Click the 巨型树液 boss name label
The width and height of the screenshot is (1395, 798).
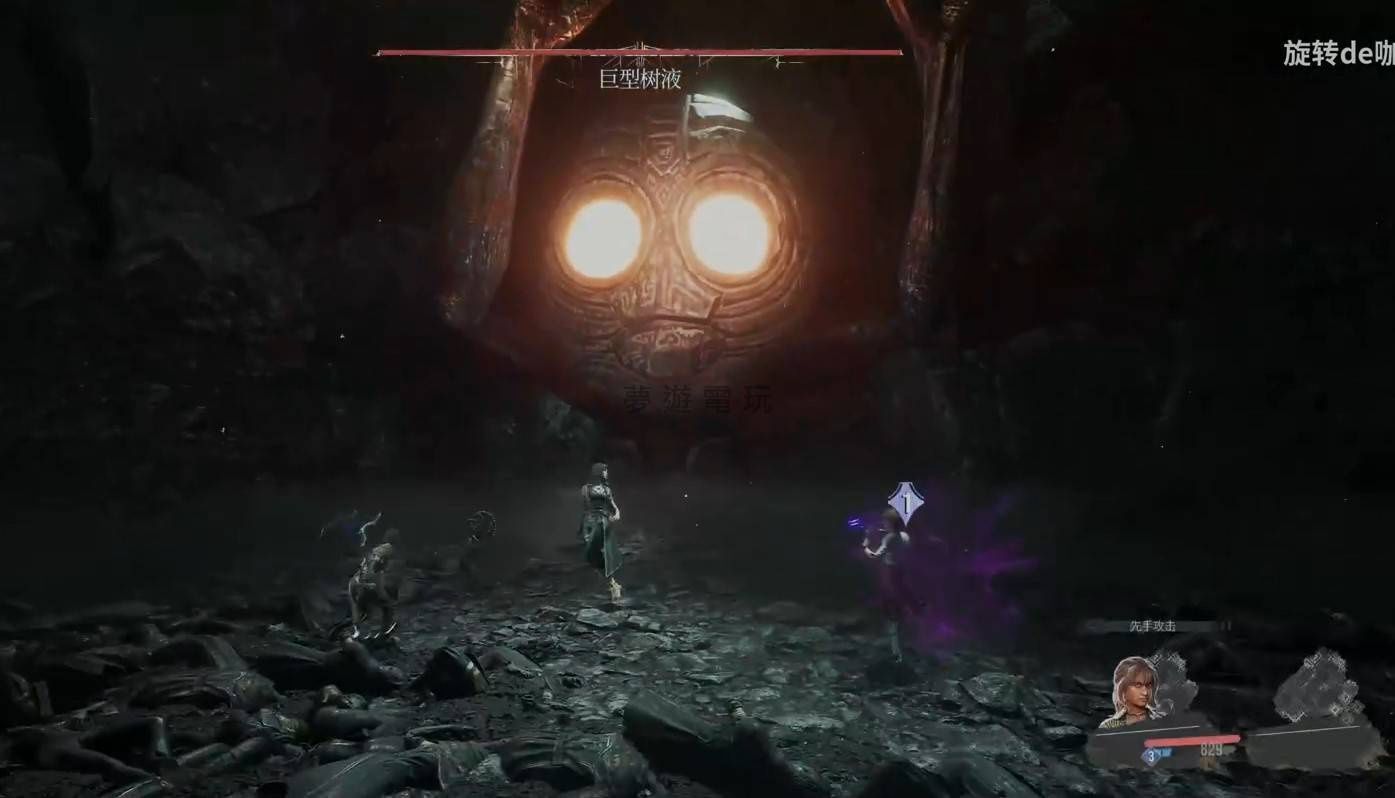coord(640,80)
